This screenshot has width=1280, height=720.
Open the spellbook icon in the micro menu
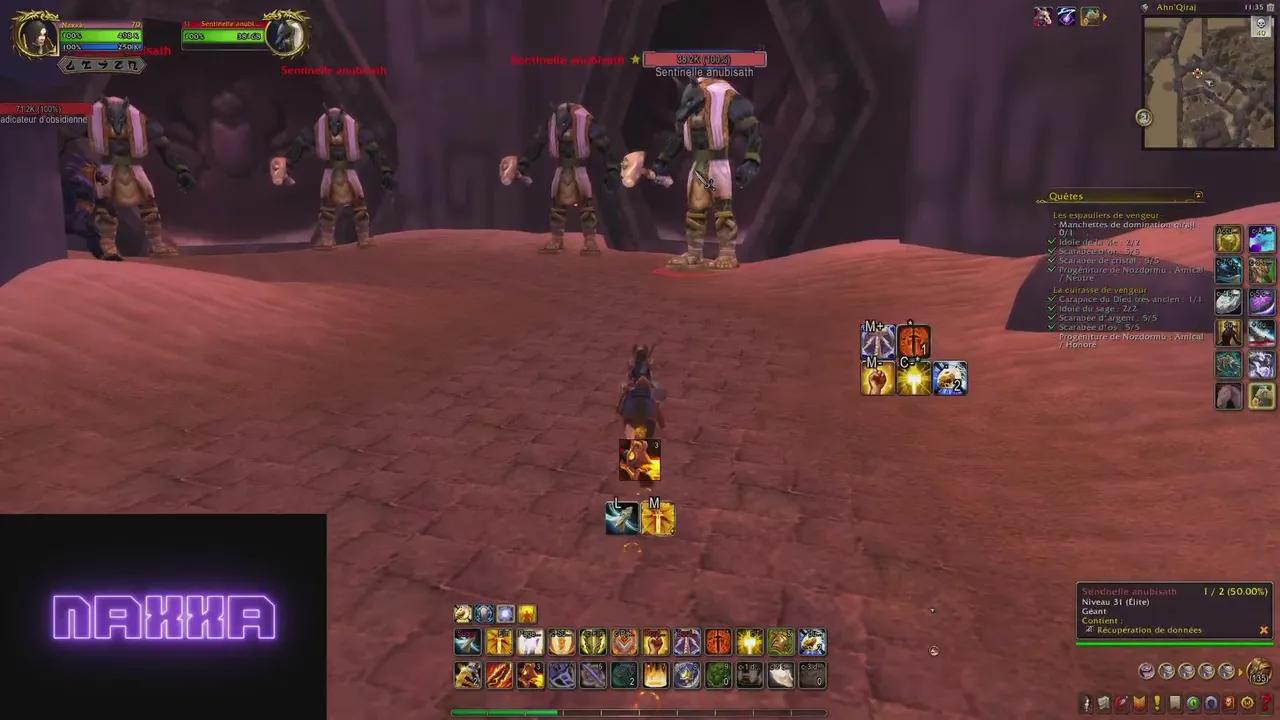point(1104,702)
